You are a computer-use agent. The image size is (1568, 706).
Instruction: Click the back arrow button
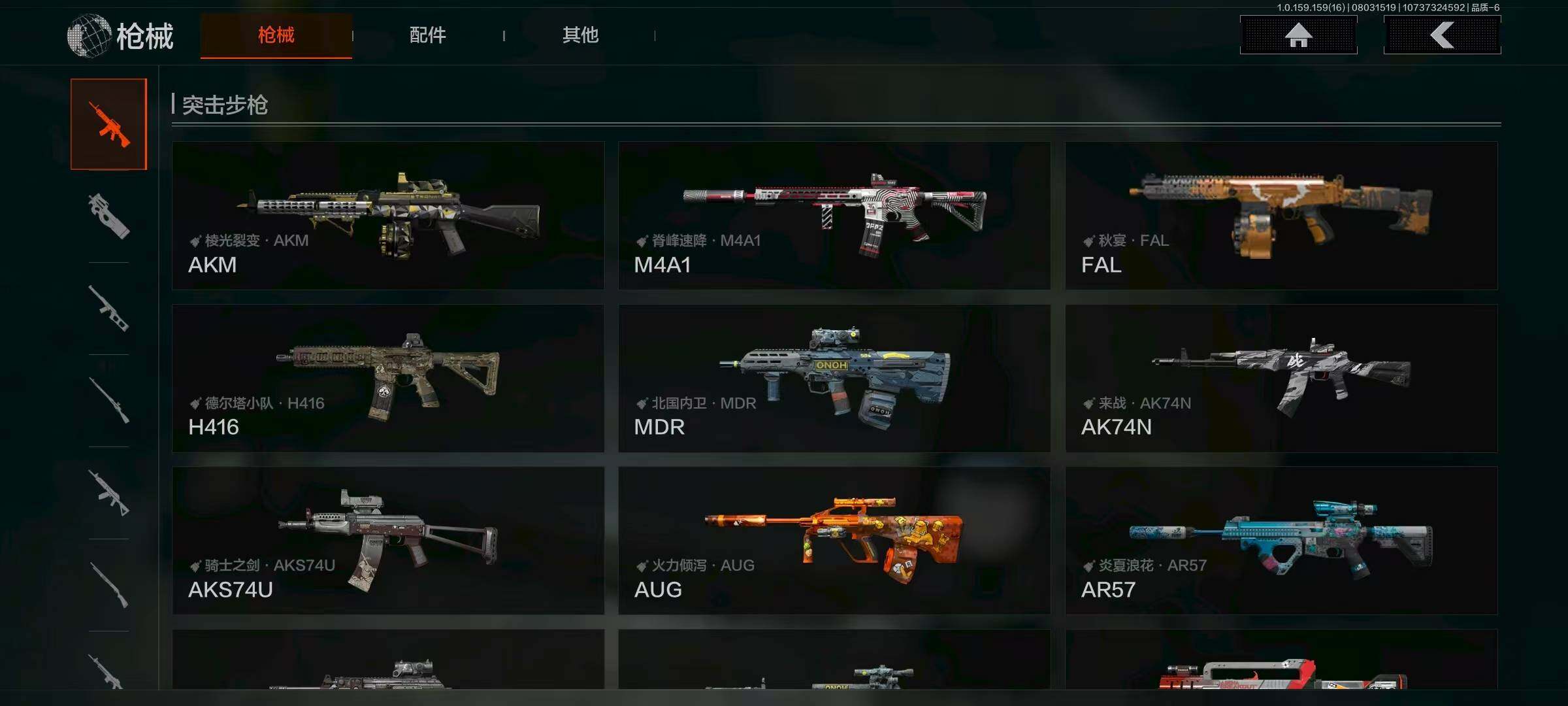[x=1442, y=35]
